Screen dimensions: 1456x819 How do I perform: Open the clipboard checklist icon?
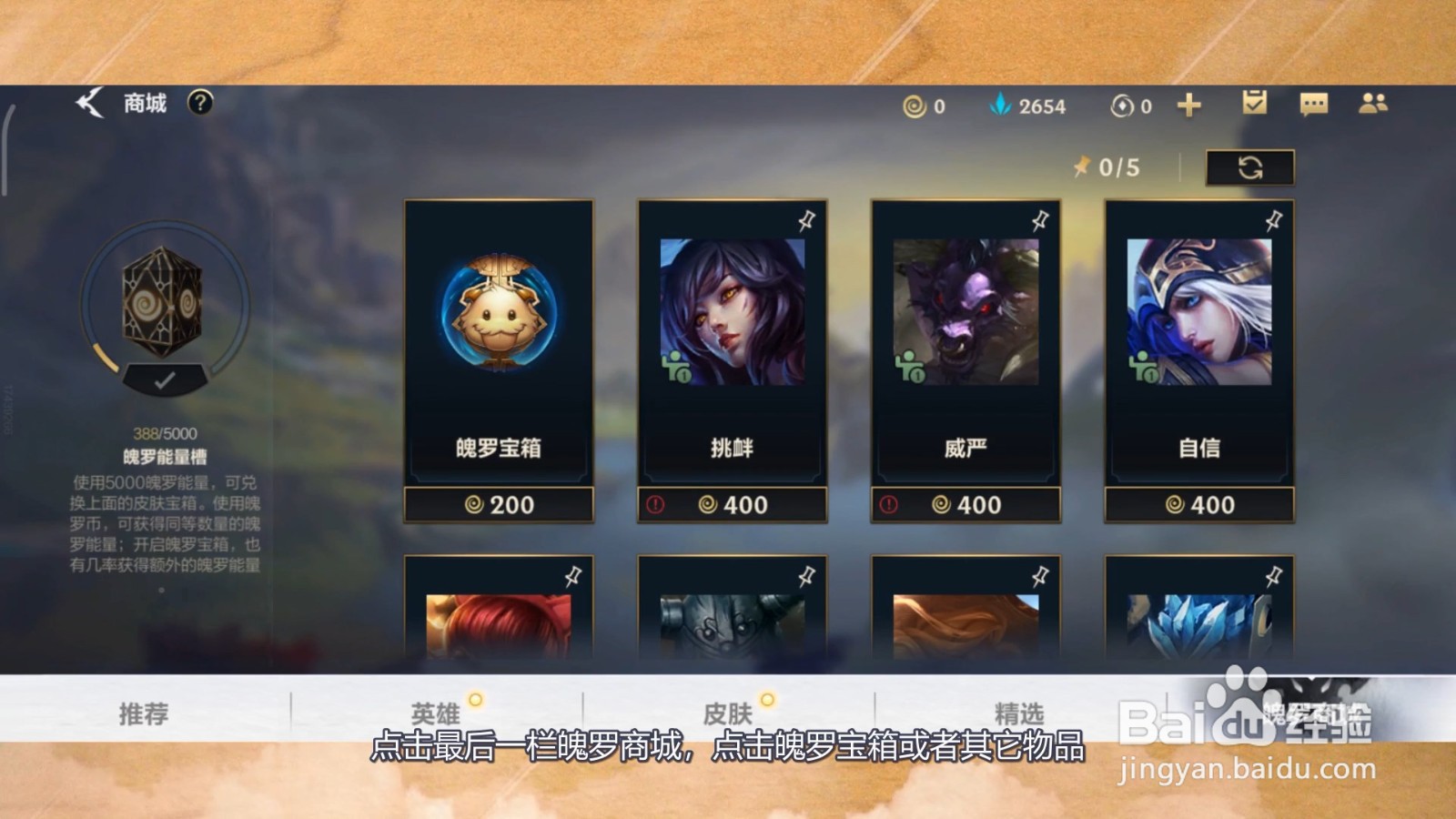(x=1256, y=104)
